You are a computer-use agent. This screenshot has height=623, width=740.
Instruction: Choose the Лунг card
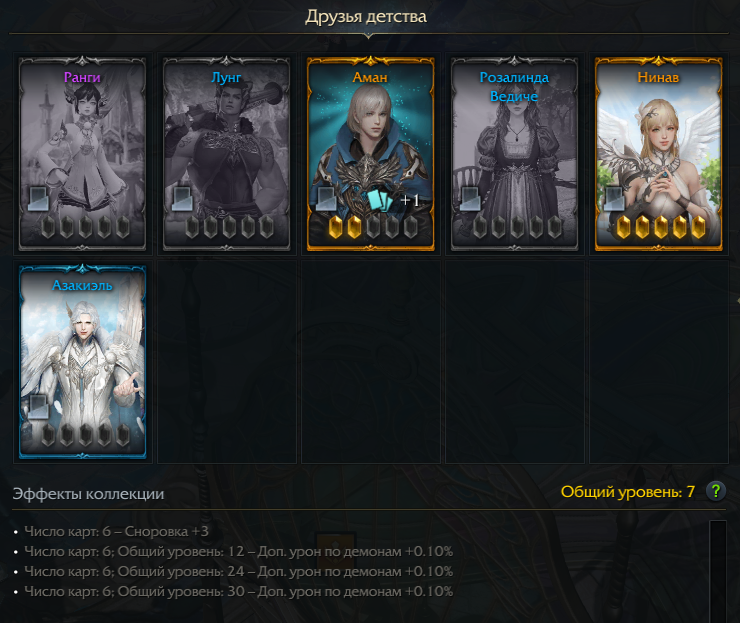(x=227, y=153)
